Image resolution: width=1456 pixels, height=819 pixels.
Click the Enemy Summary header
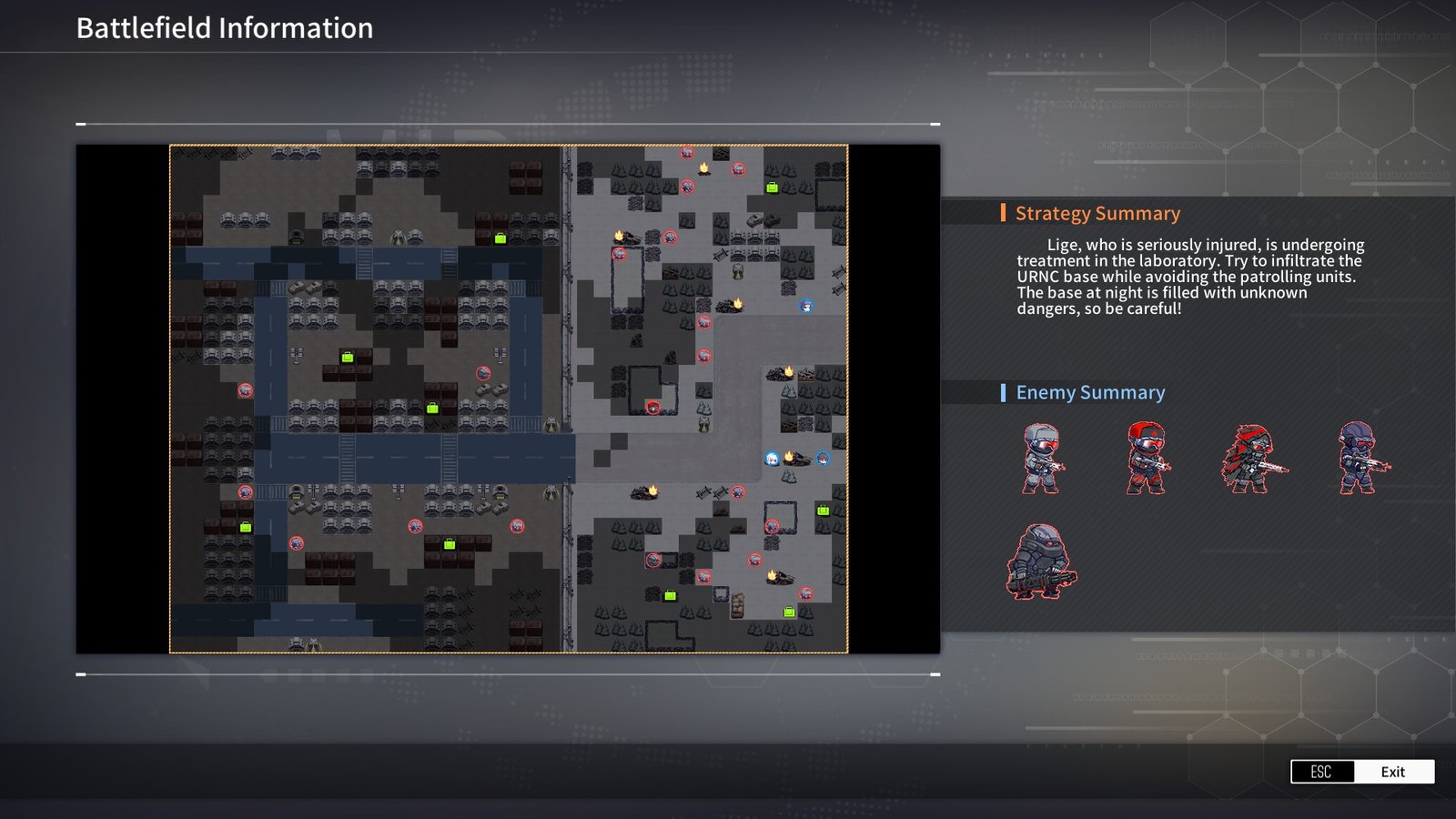click(x=1091, y=392)
